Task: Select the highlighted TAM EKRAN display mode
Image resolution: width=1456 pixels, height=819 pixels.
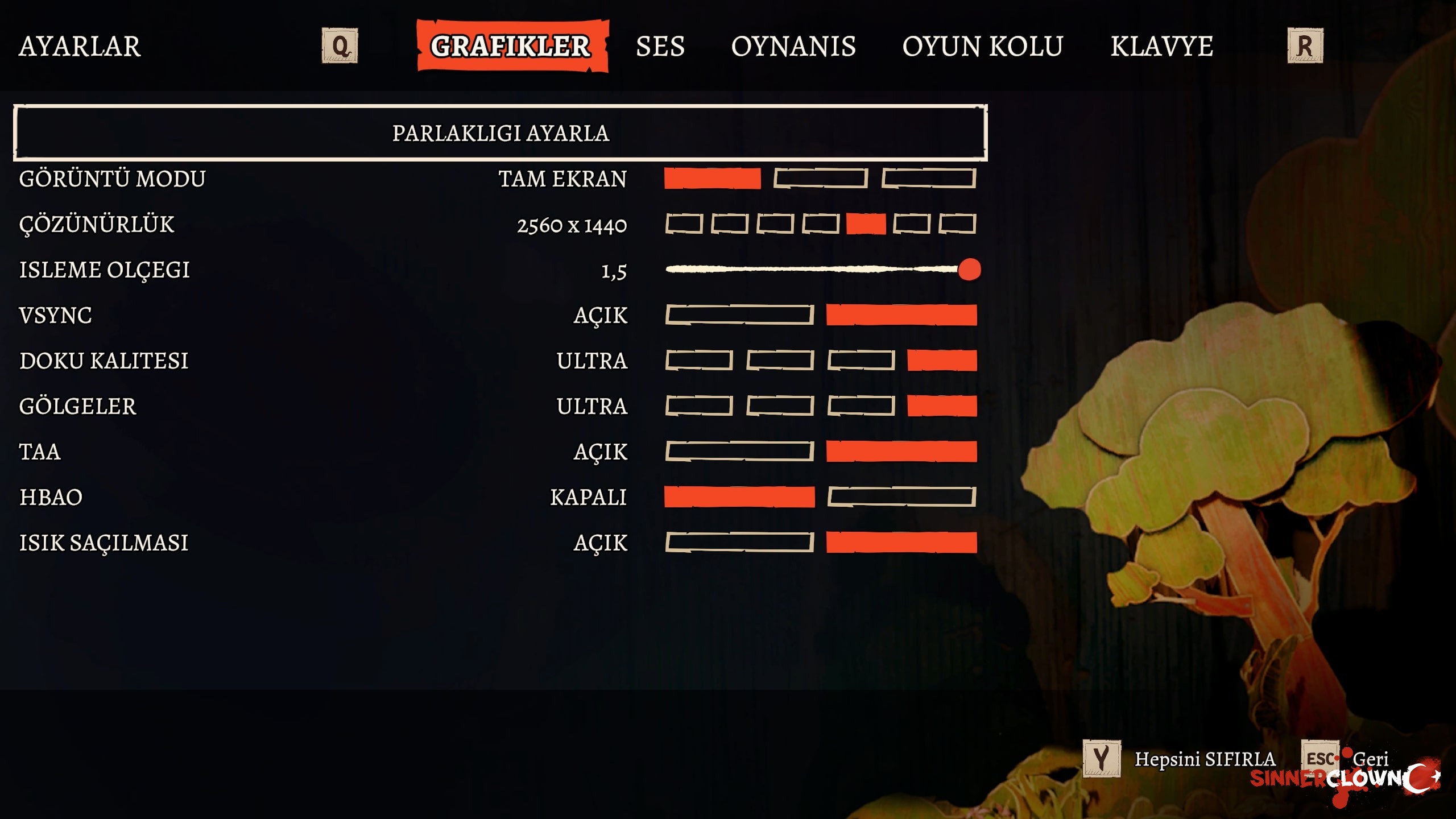Action: click(x=712, y=179)
